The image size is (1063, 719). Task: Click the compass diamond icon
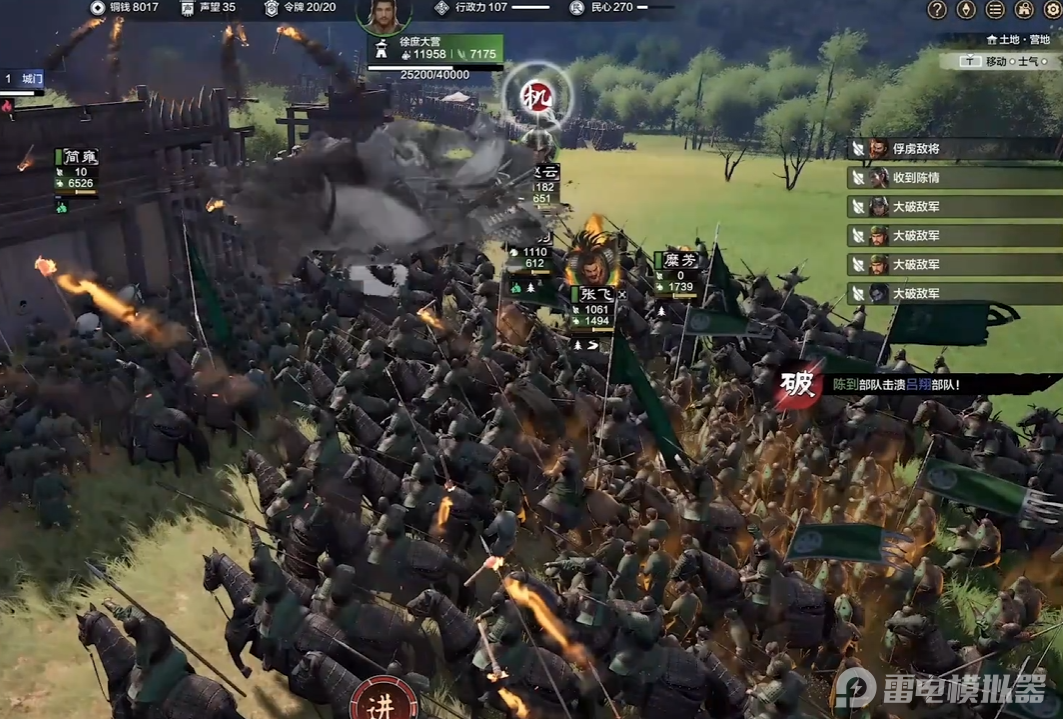tap(966, 9)
